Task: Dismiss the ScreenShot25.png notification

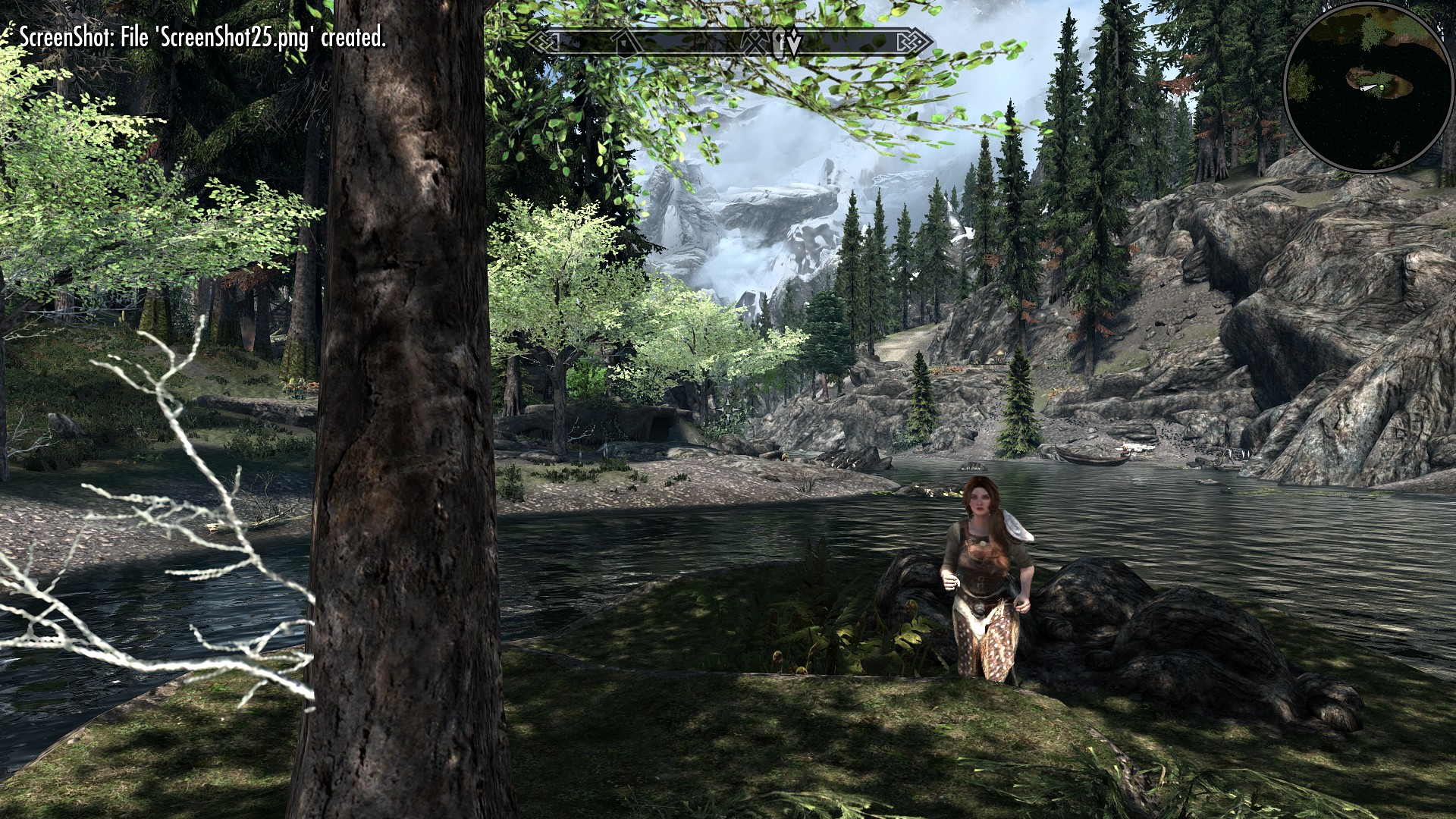Action: click(x=205, y=35)
